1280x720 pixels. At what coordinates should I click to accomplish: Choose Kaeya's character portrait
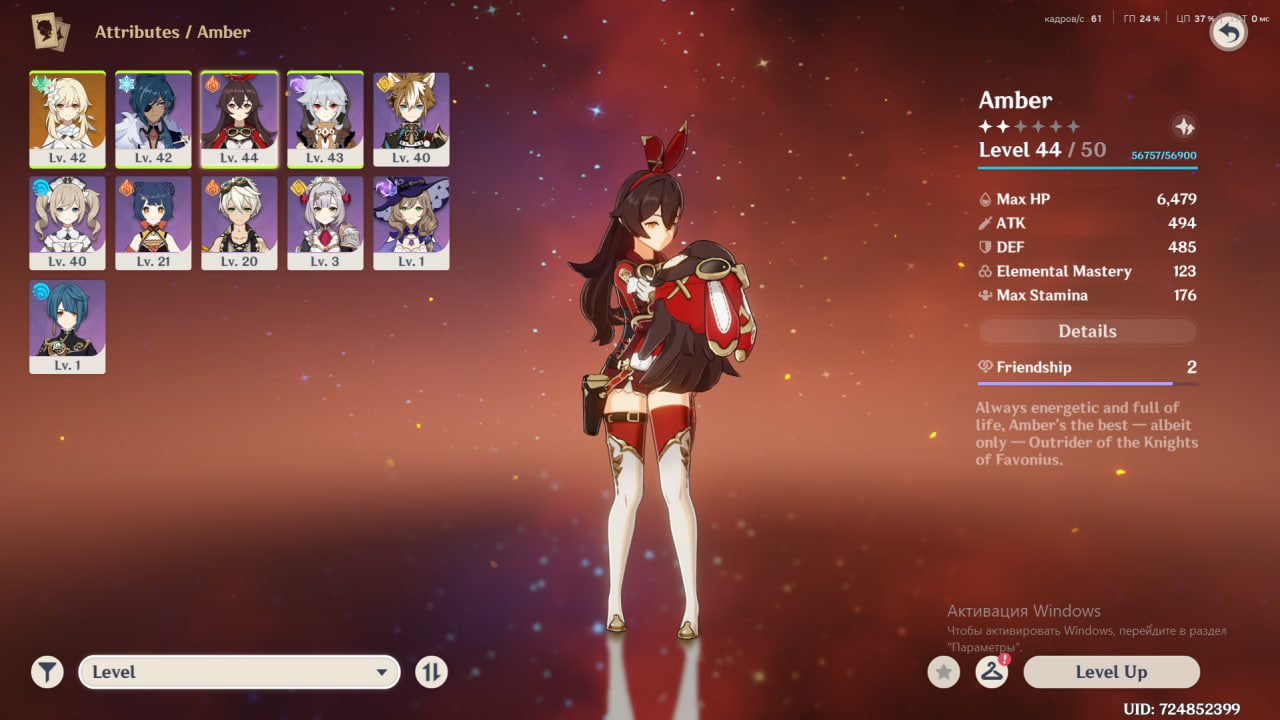[153, 118]
